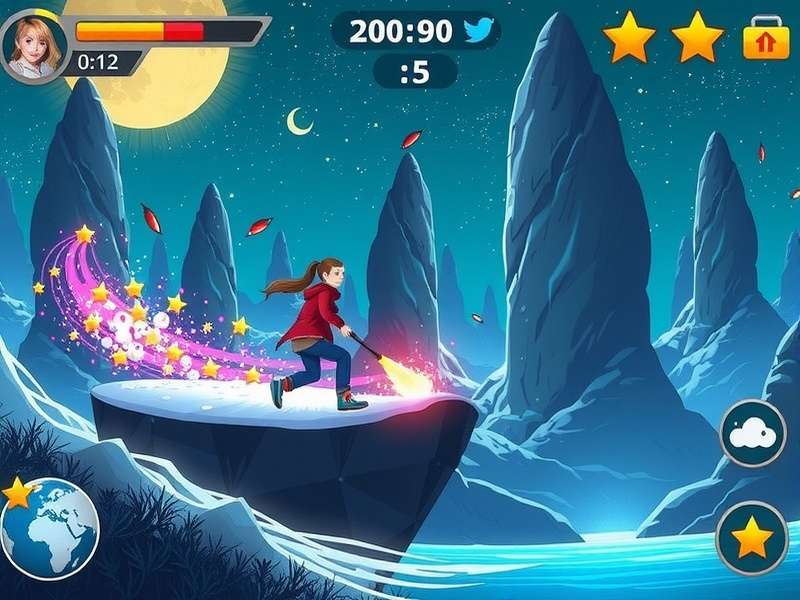
Task: Open the orange shop bag button
Action: coord(766,39)
